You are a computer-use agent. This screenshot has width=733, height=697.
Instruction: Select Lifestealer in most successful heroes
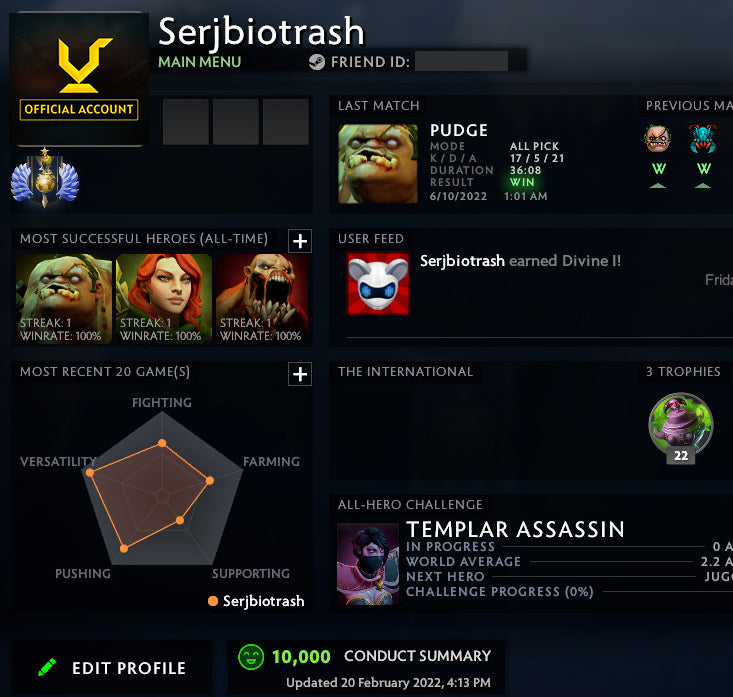point(262,299)
